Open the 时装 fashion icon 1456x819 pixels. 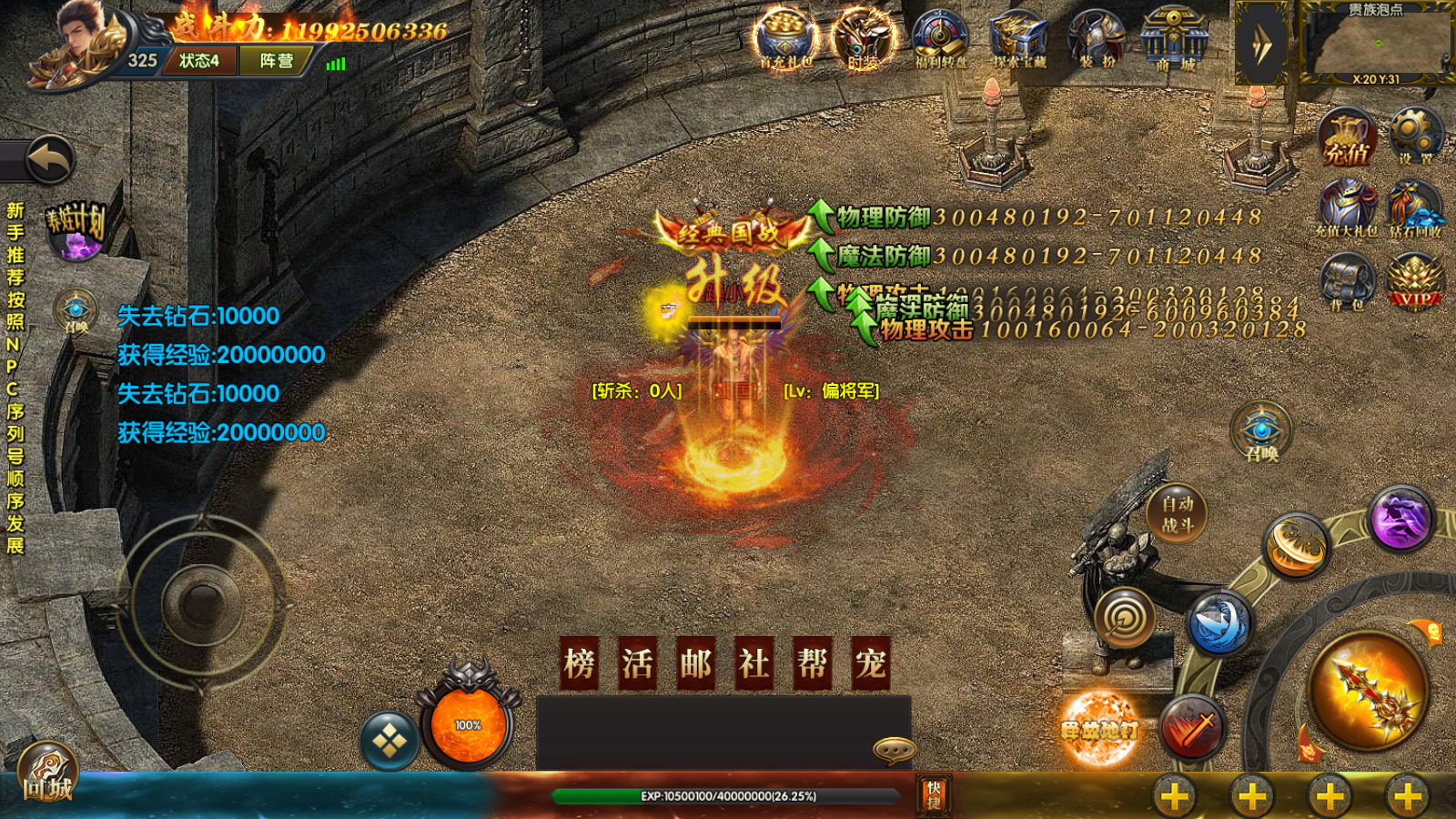862,39
